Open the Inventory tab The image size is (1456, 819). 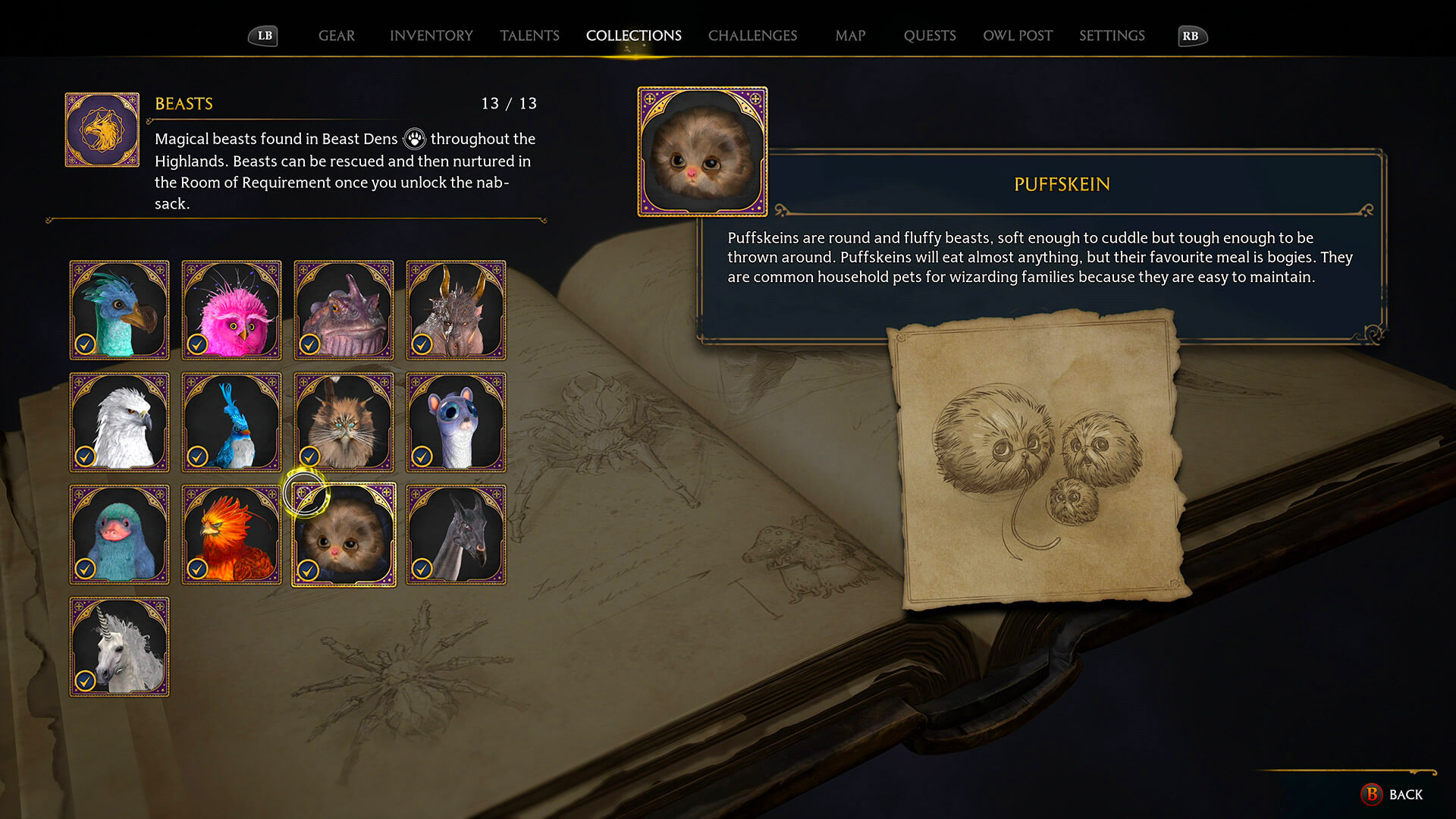[x=431, y=36]
